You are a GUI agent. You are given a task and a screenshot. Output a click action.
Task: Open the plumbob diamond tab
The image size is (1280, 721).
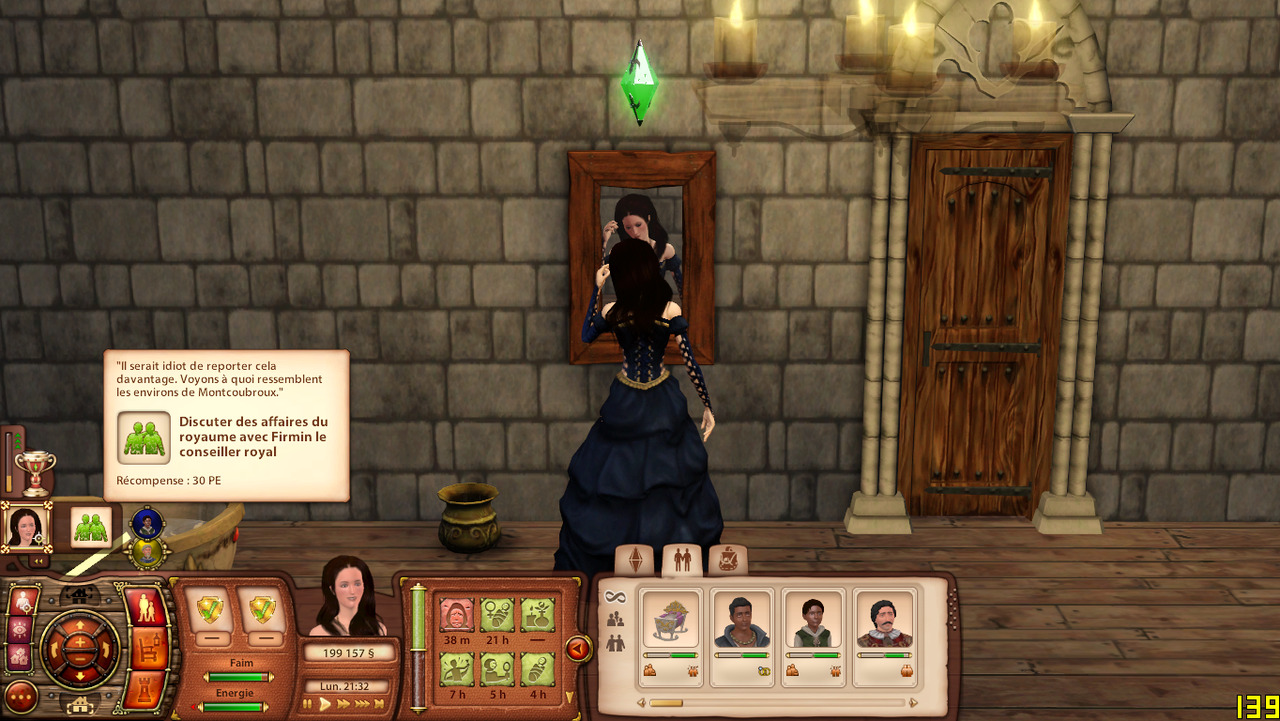click(634, 560)
